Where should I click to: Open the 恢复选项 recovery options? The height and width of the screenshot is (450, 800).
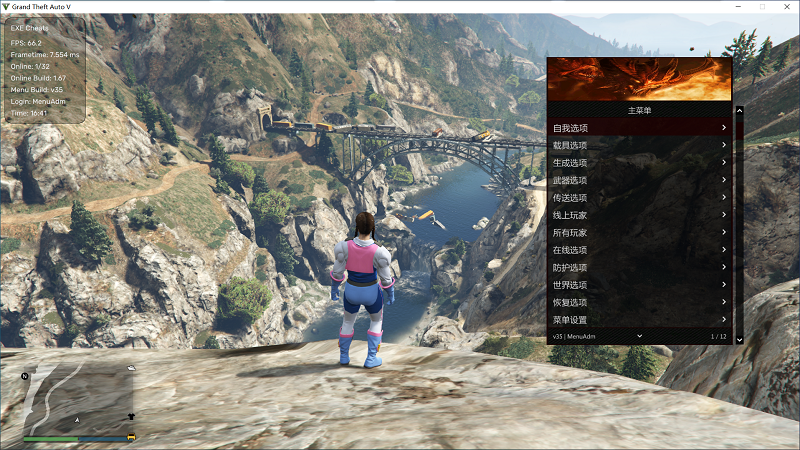(x=640, y=302)
